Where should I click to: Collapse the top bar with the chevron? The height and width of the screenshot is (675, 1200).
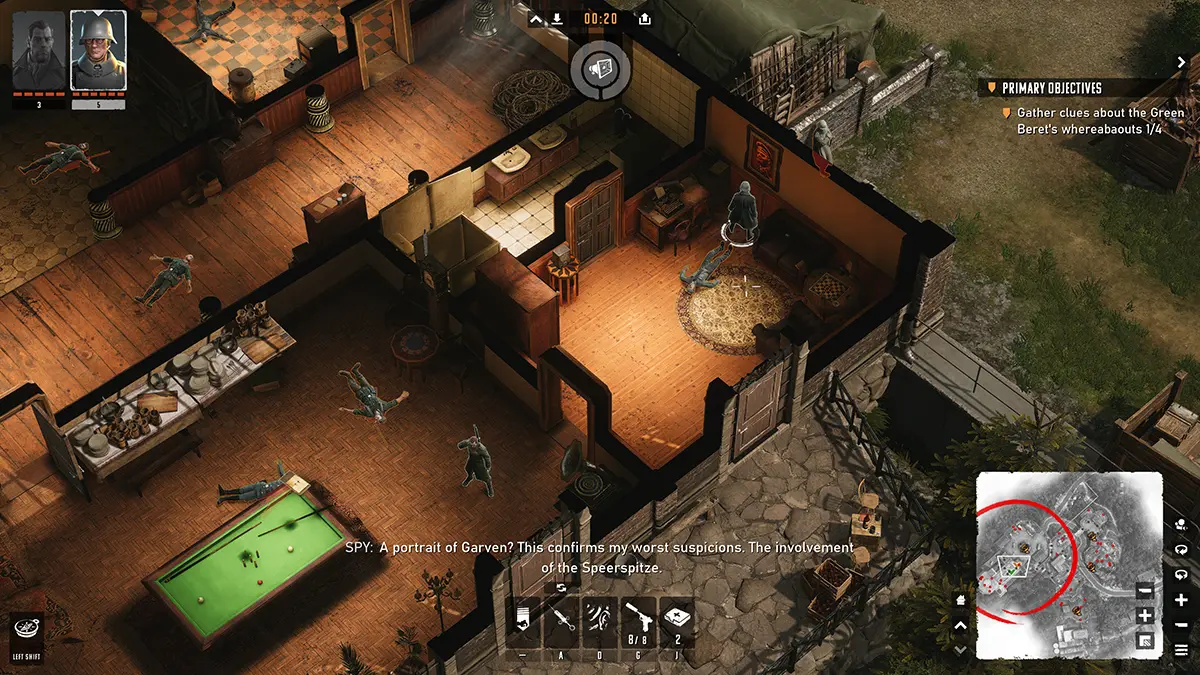[535, 18]
